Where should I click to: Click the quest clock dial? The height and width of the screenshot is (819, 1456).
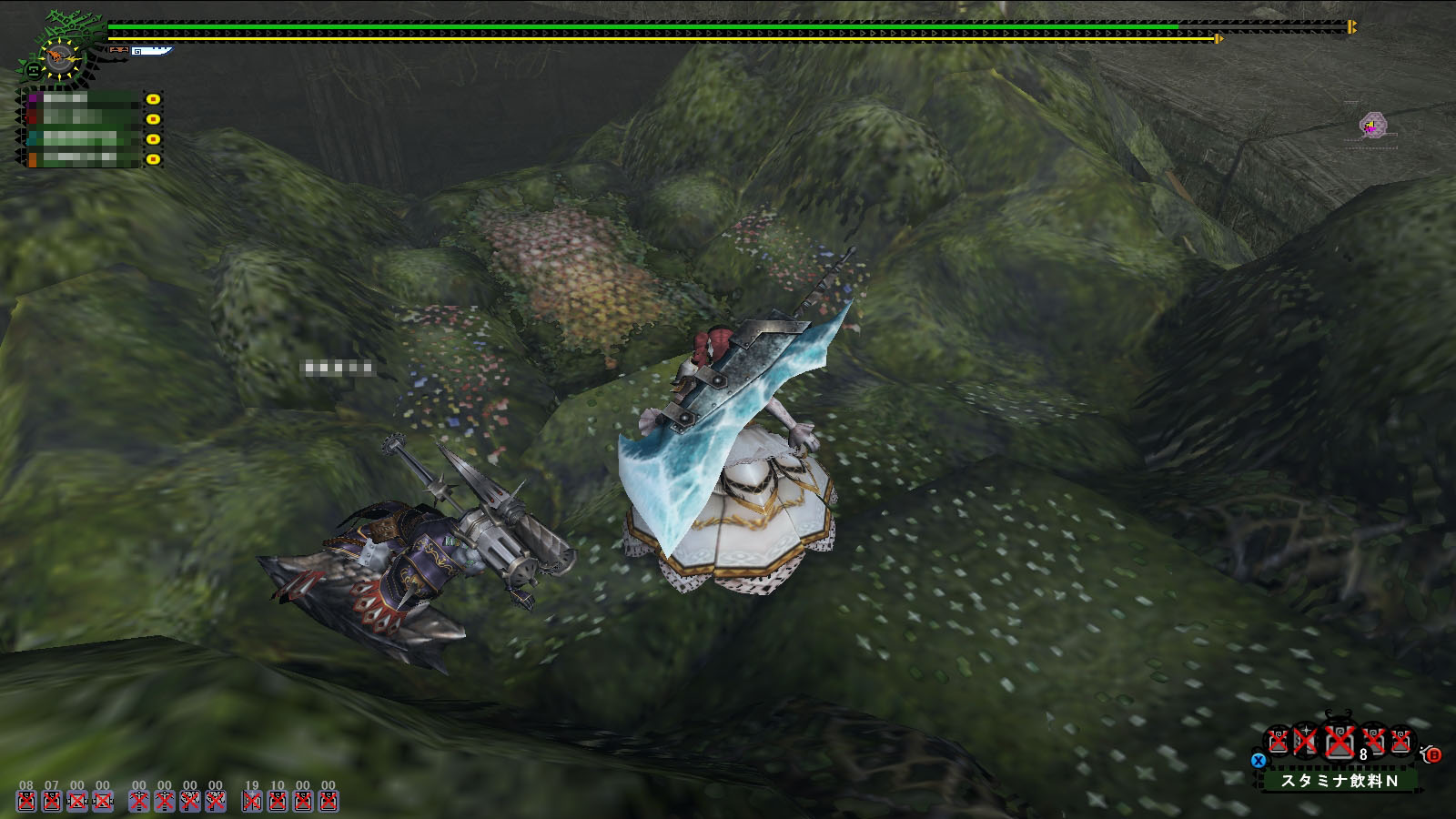click(62, 59)
